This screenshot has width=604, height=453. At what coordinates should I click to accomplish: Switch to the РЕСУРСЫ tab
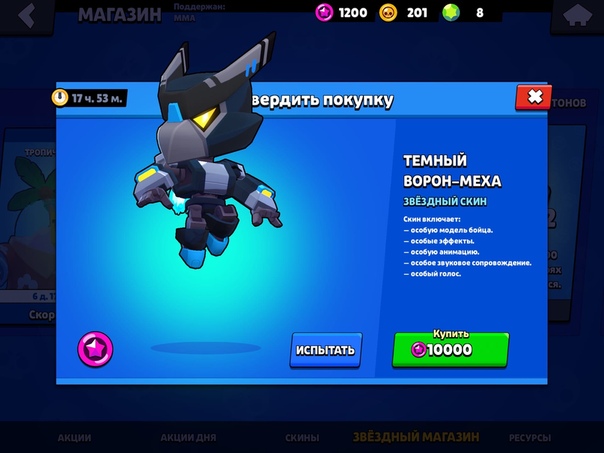coord(529,438)
